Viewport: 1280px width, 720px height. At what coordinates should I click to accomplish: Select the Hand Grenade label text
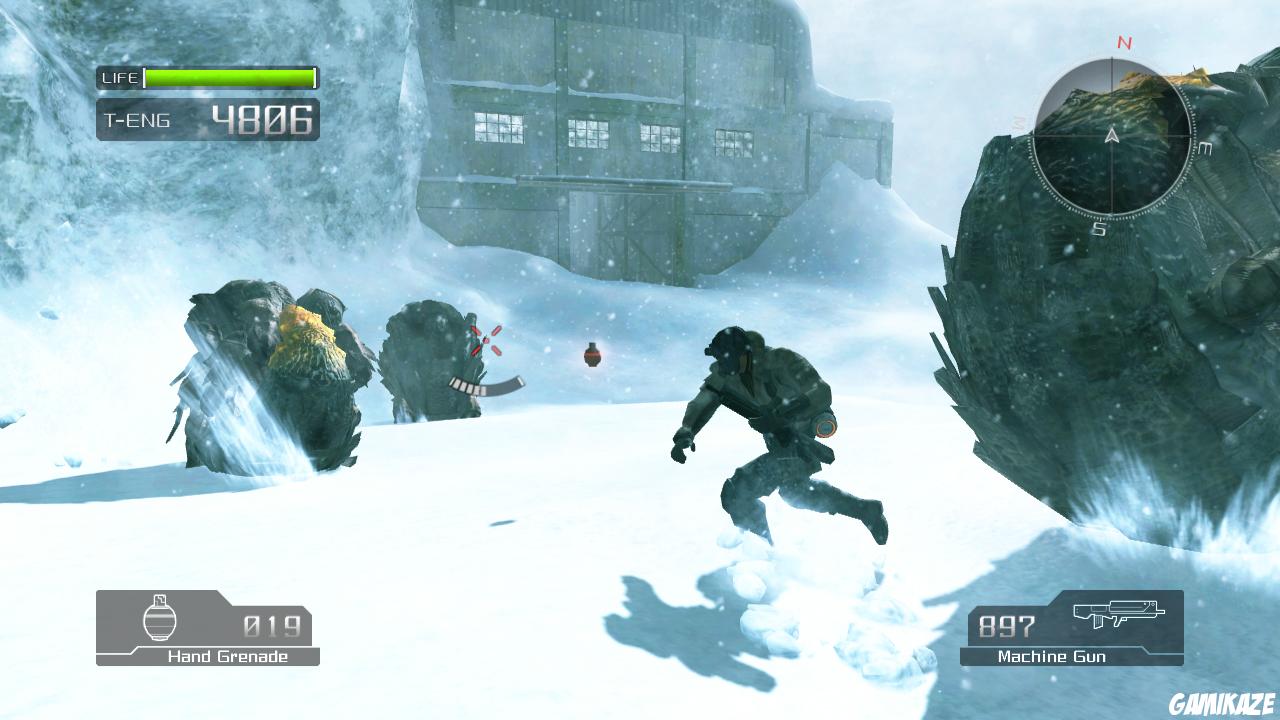point(228,657)
